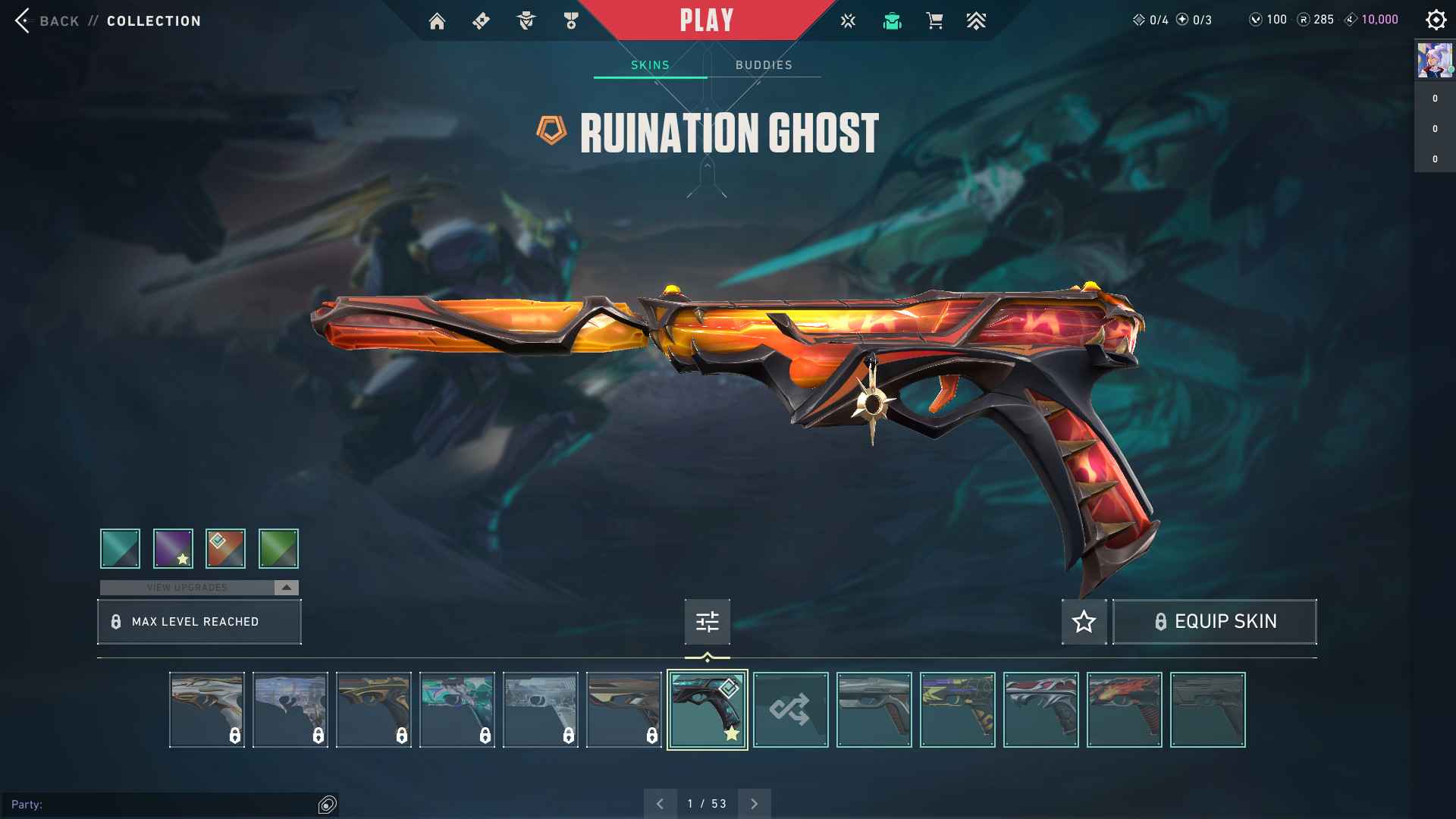Screen dimensions: 1456x819
Task: Open the store cart icon
Action: pyautogui.click(x=934, y=21)
